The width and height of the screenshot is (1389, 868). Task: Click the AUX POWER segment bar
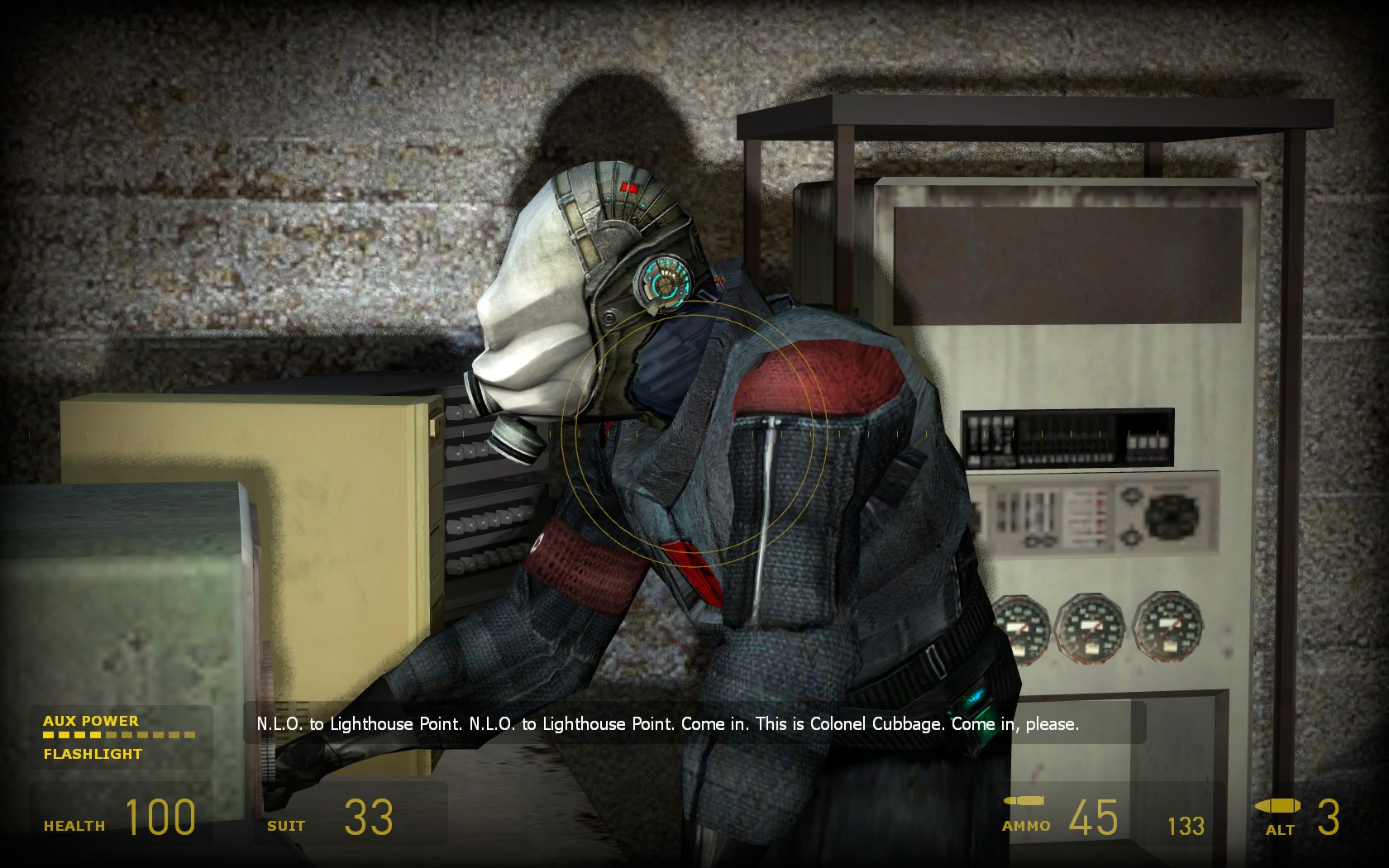click(x=120, y=734)
